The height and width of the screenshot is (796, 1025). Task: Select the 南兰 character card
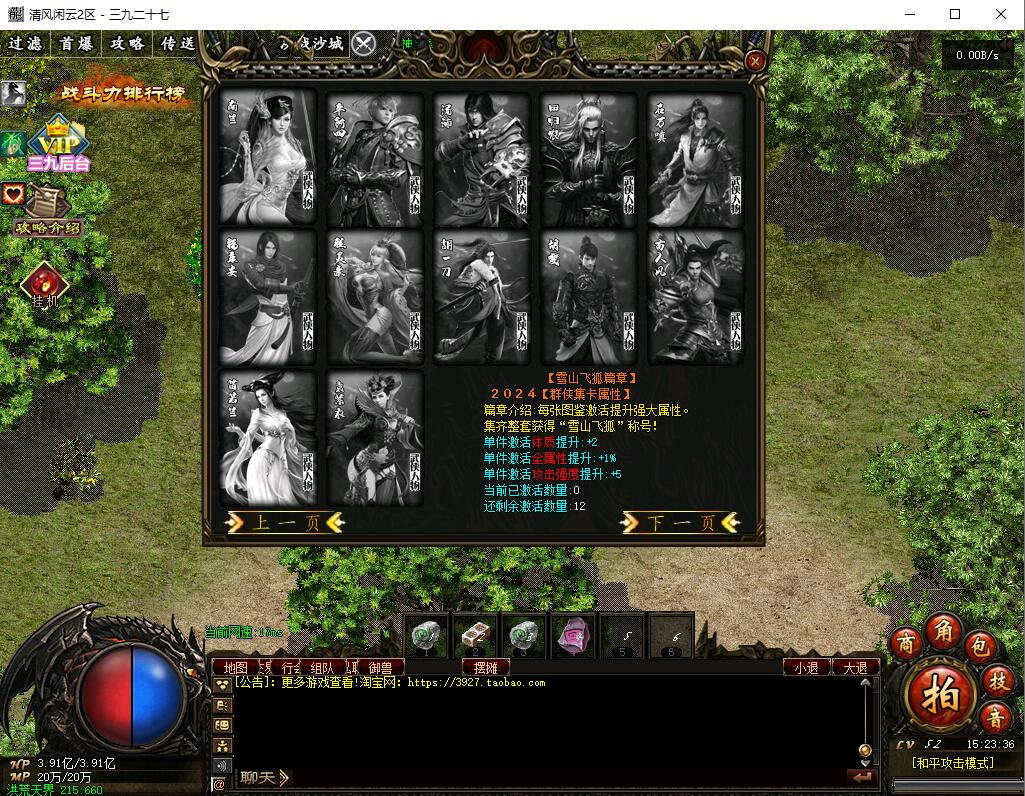[x=267, y=157]
